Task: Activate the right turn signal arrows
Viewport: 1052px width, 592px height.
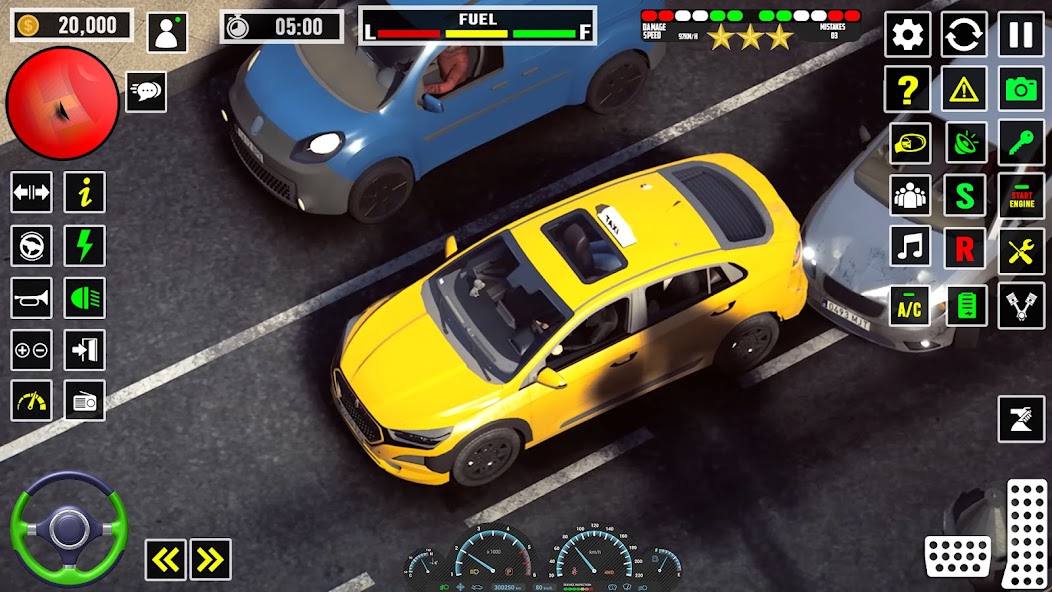Action: tap(210, 560)
